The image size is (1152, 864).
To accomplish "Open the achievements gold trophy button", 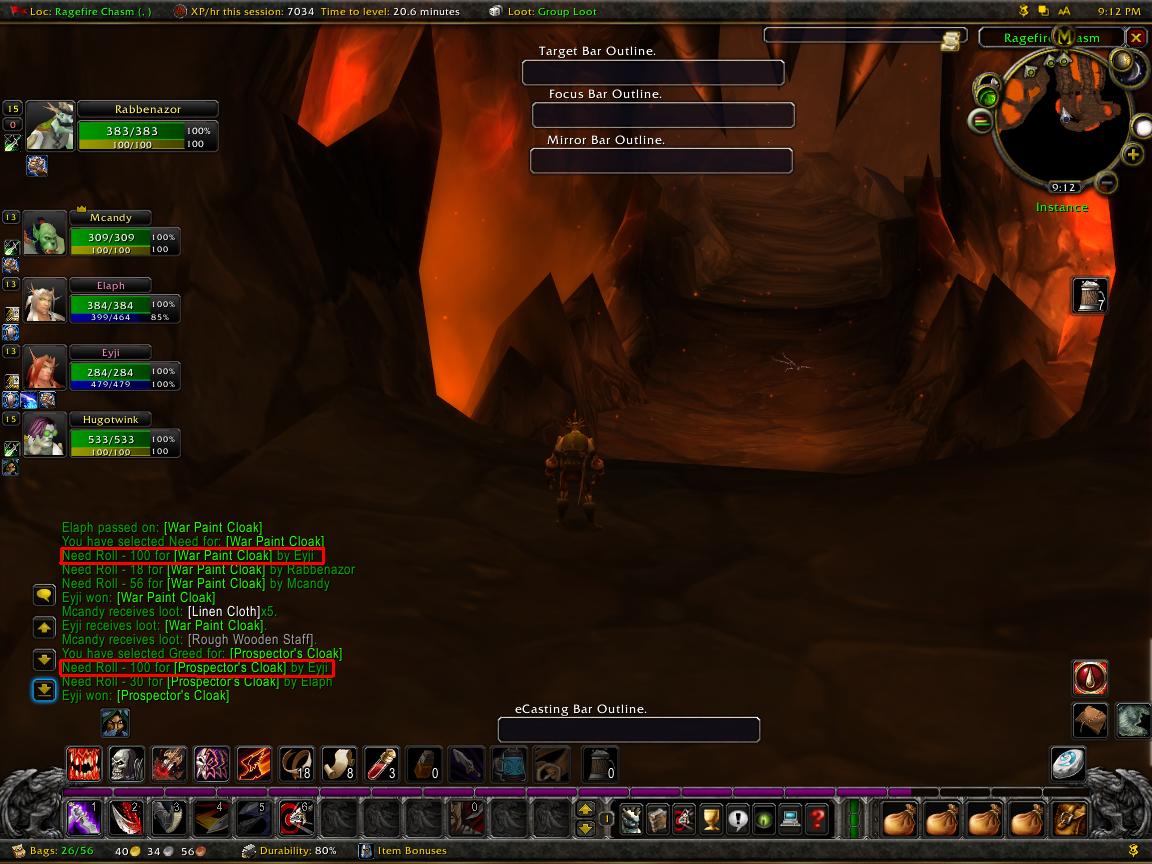I will 711,819.
